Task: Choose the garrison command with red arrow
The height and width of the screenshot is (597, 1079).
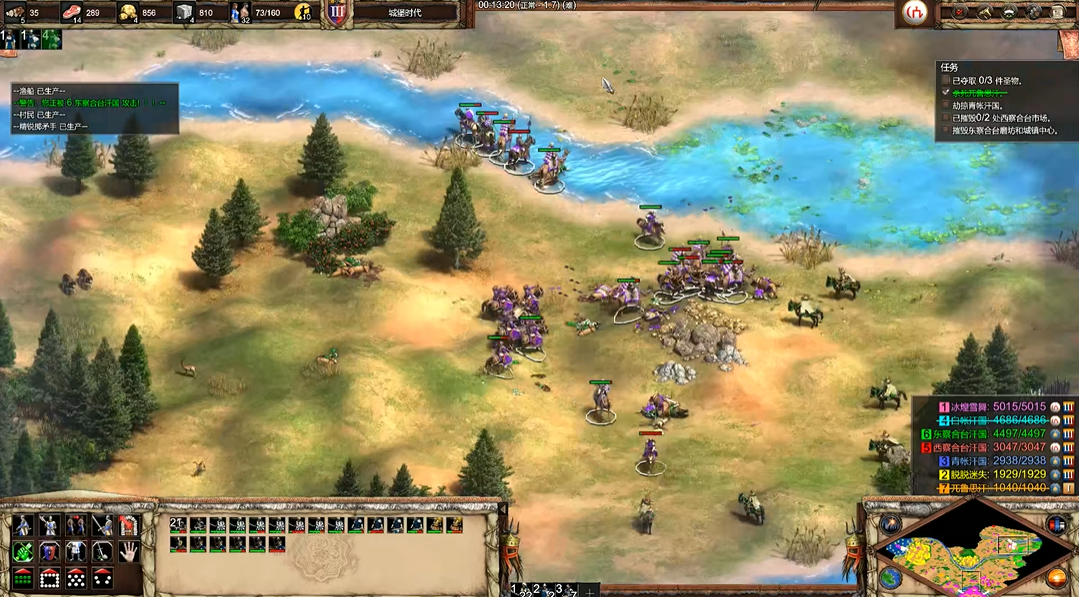Action: click(x=128, y=525)
